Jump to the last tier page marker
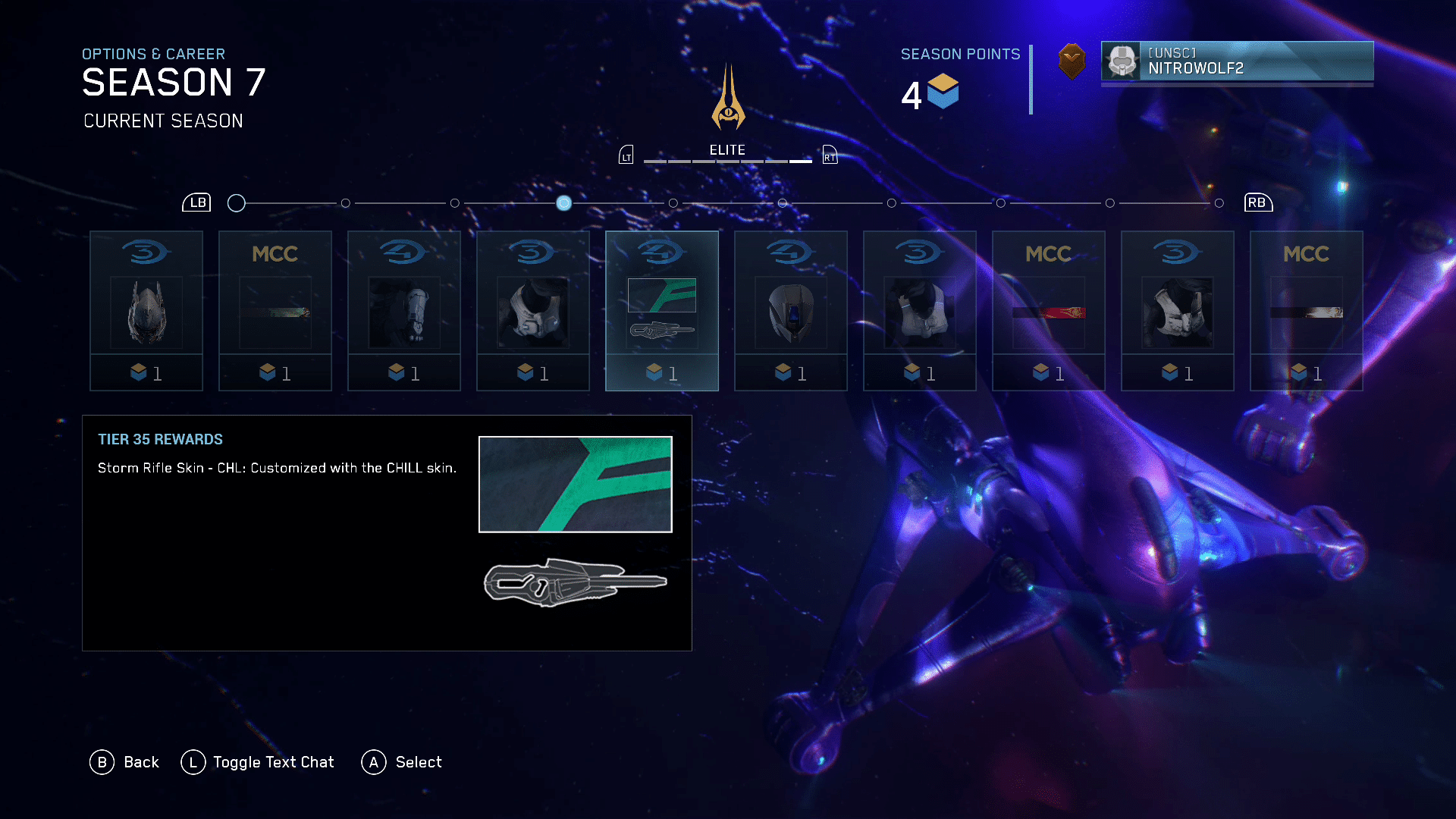The width and height of the screenshot is (1456, 819). point(1219,203)
